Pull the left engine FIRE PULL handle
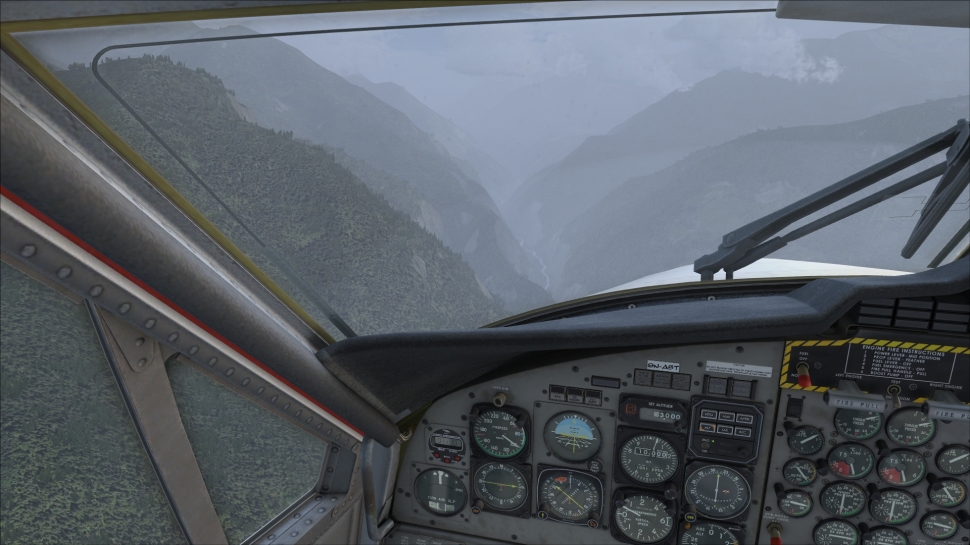 (853, 400)
